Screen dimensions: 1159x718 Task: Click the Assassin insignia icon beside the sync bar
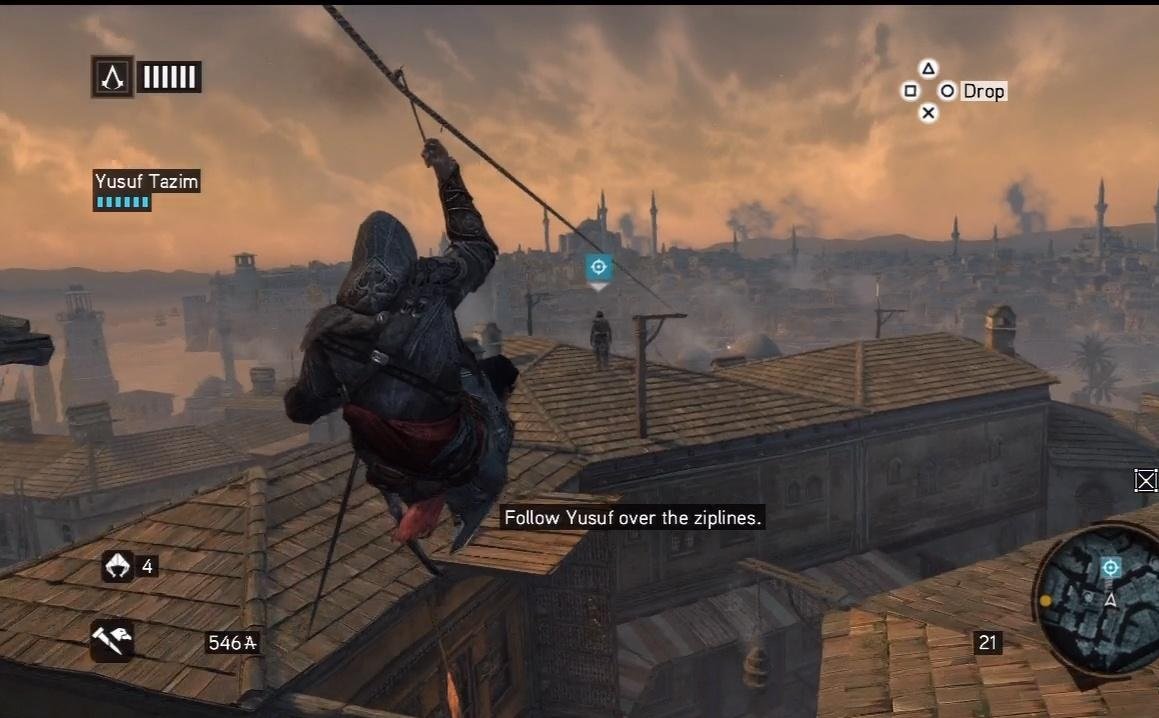pyautogui.click(x=113, y=77)
